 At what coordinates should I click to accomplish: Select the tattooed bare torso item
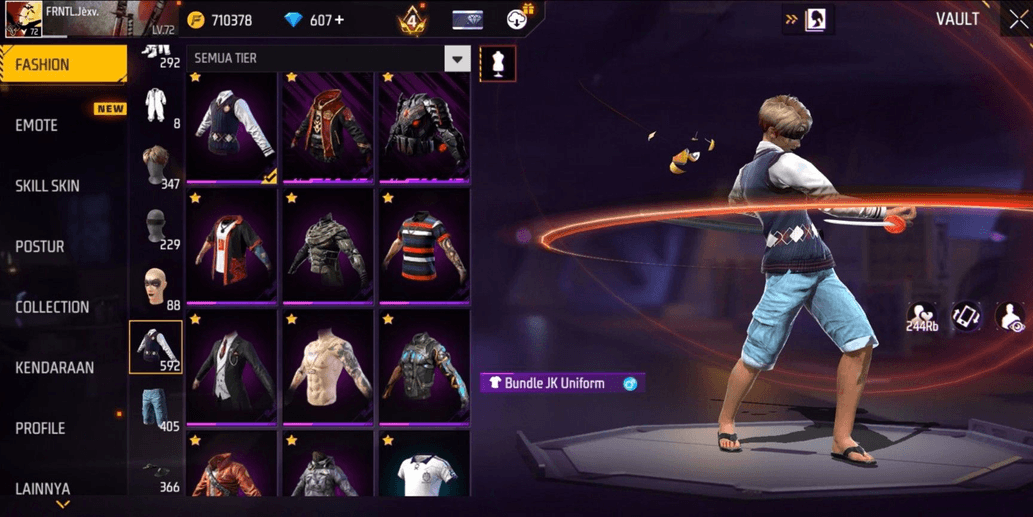coord(328,367)
